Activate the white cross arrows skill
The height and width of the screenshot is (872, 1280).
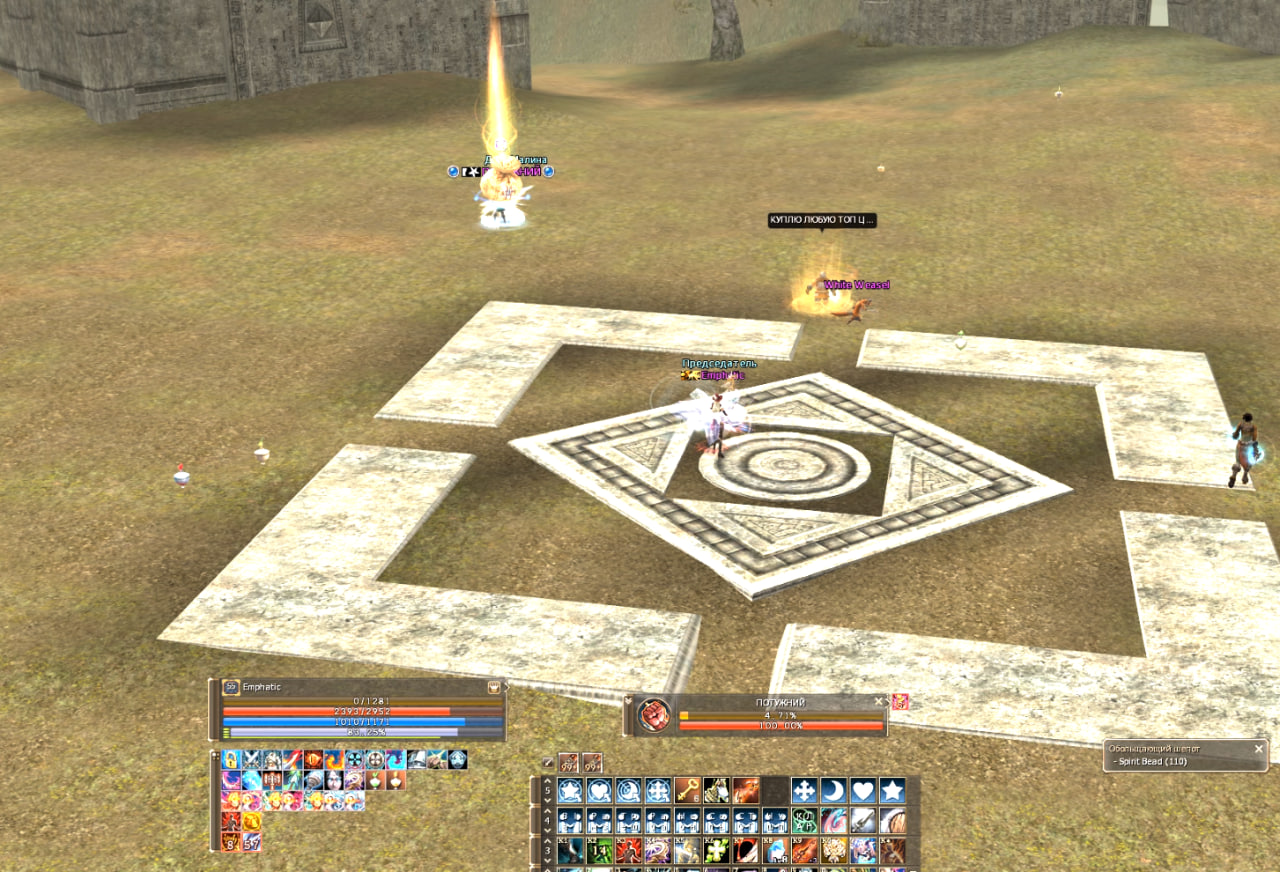click(x=804, y=791)
